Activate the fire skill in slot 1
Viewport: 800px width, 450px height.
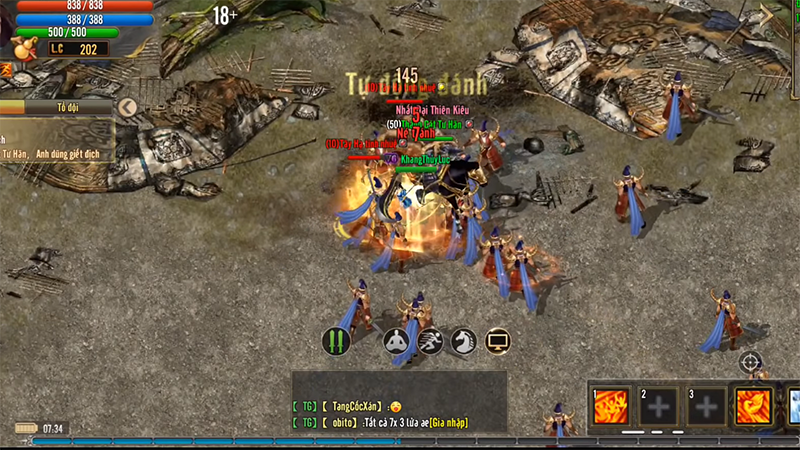(611, 407)
